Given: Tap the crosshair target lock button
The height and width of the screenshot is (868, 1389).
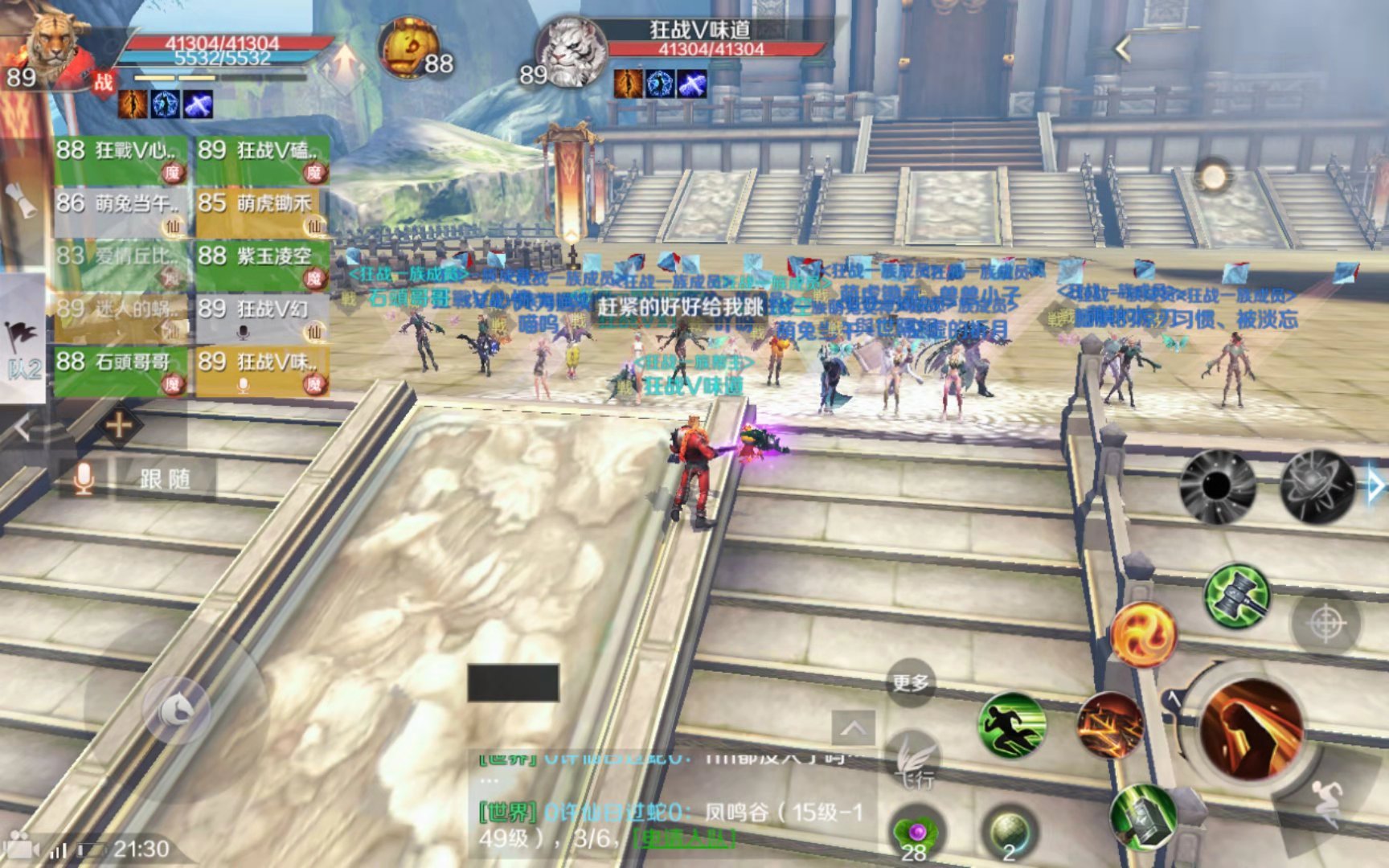Looking at the screenshot, I should click(x=1326, y=624).
